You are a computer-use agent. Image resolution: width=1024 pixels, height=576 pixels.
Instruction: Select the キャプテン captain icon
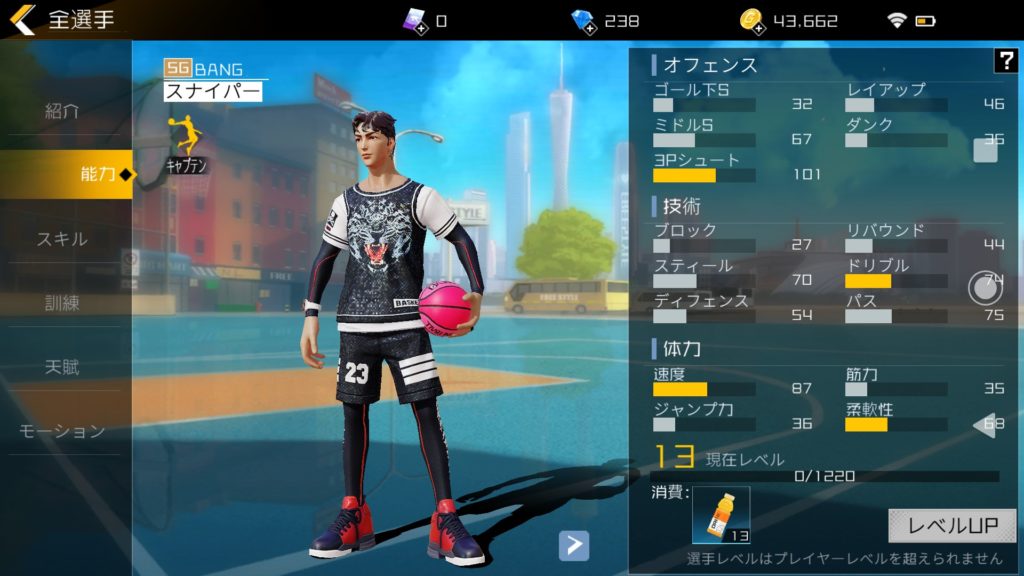pyautogui.click(x=186, y=144)
